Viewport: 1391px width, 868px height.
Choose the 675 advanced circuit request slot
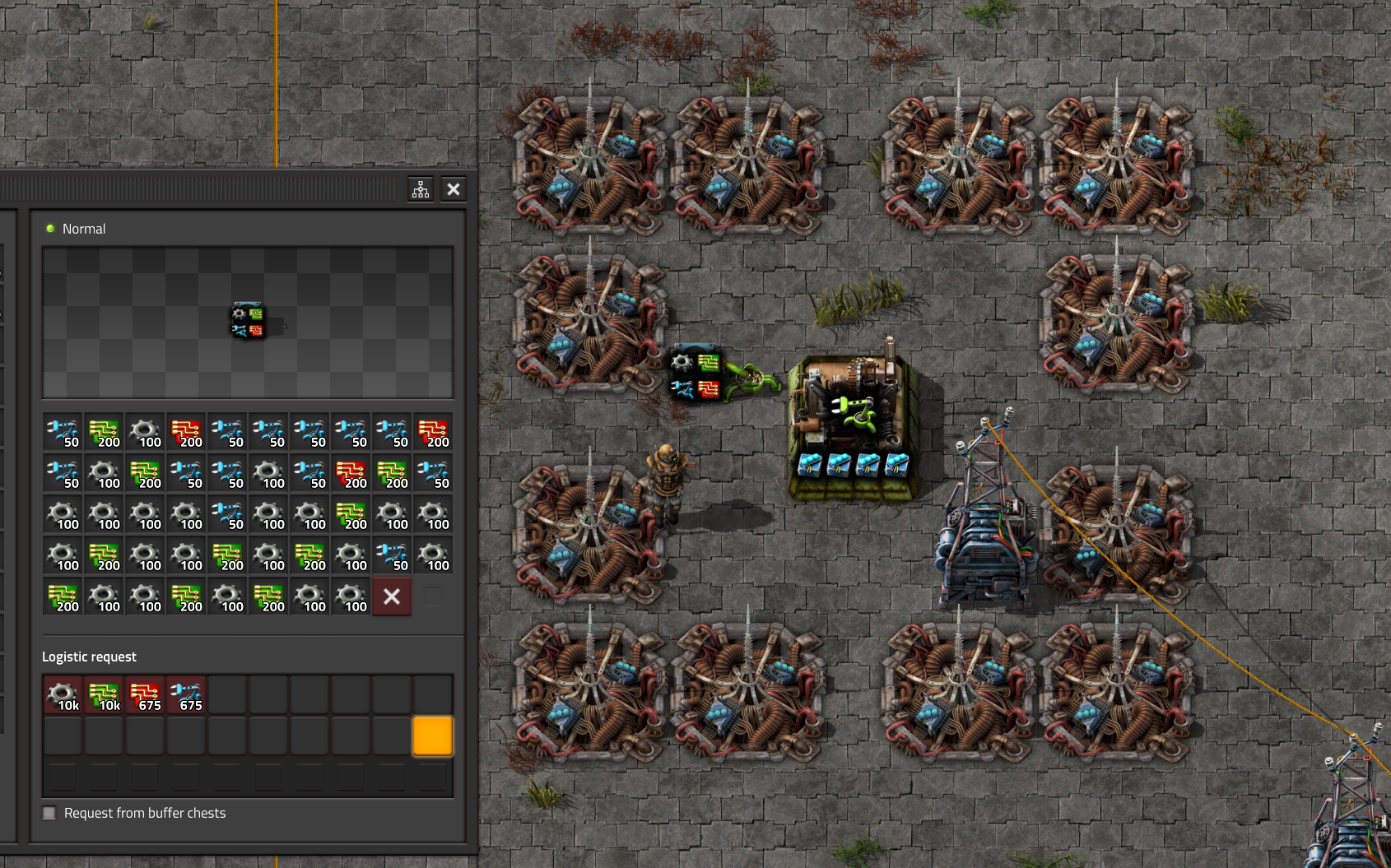(146, 695)
